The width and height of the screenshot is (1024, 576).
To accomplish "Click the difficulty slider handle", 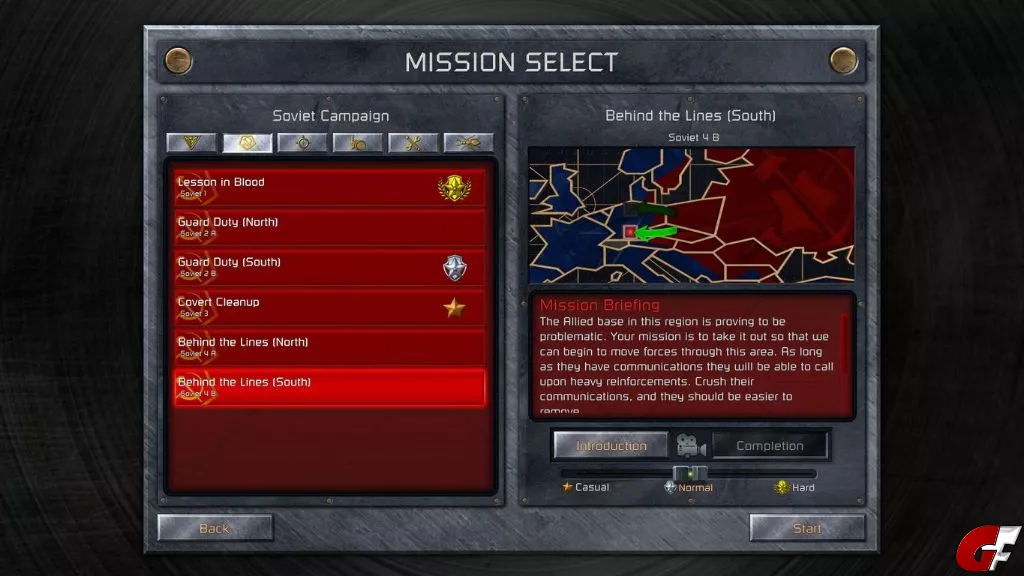I will 689,473.
